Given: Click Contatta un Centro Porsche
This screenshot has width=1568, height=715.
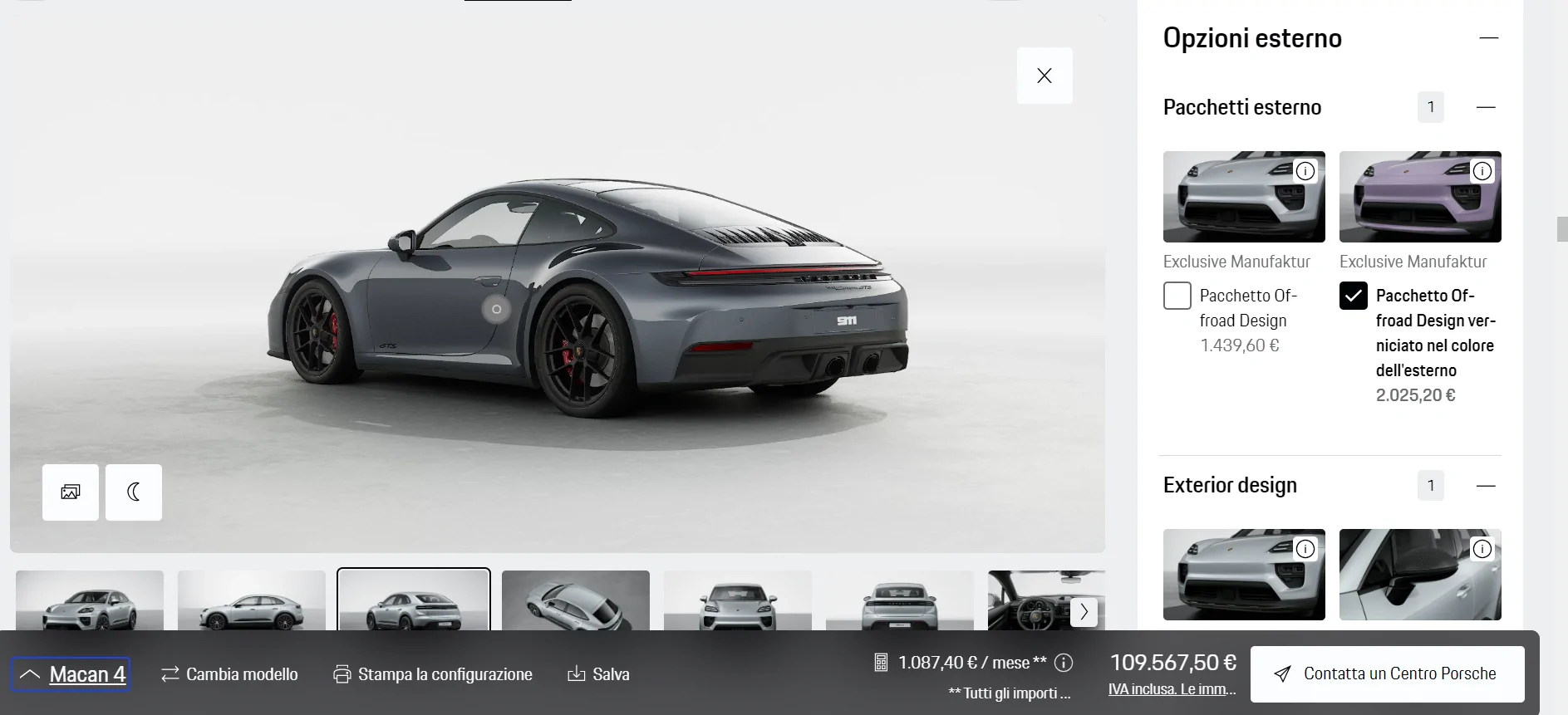Looking at the screenshot, I should (x=1386, y=673).
